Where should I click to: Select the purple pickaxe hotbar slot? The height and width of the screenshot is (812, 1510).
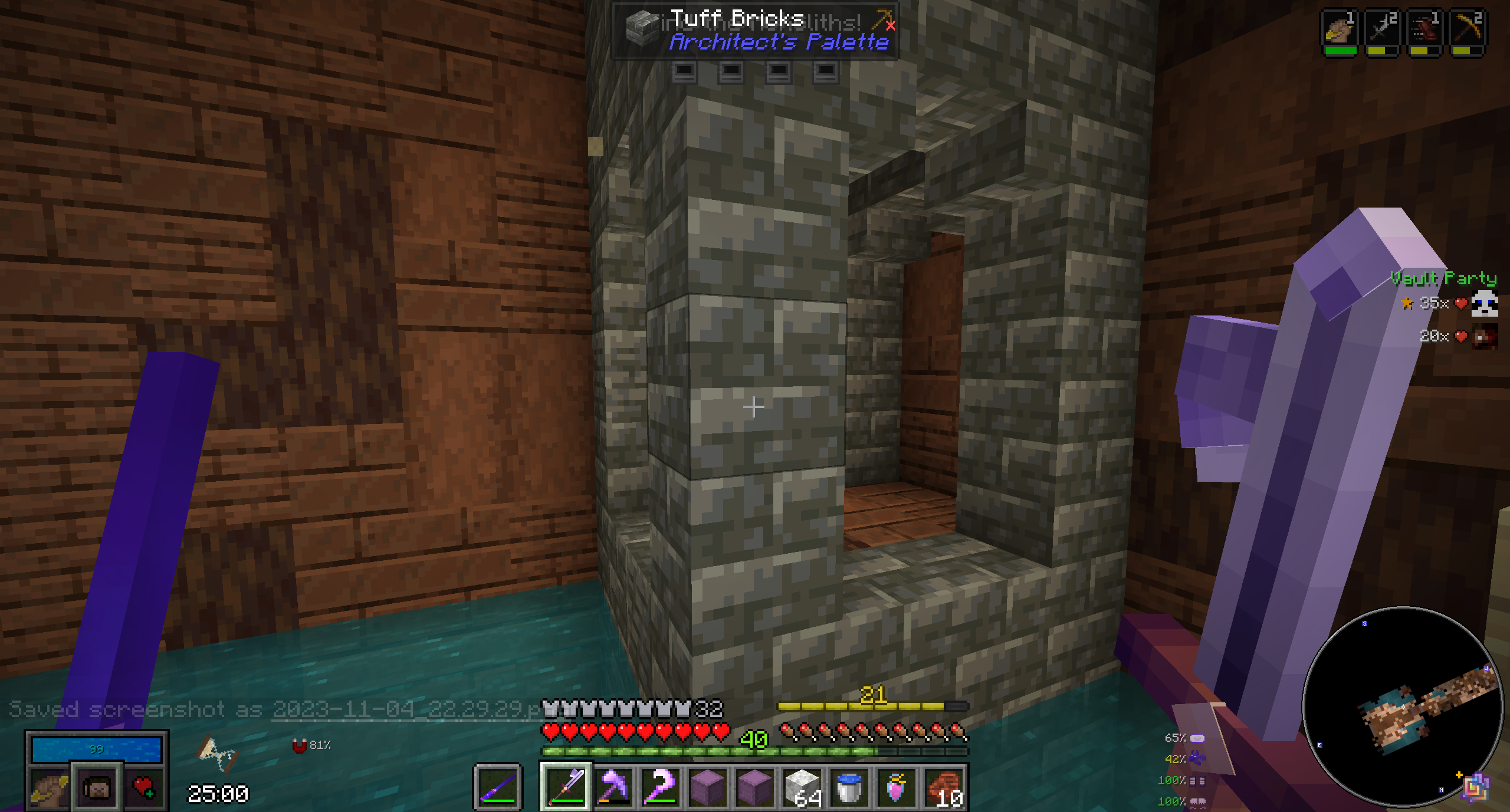click(x=613, y=786)
